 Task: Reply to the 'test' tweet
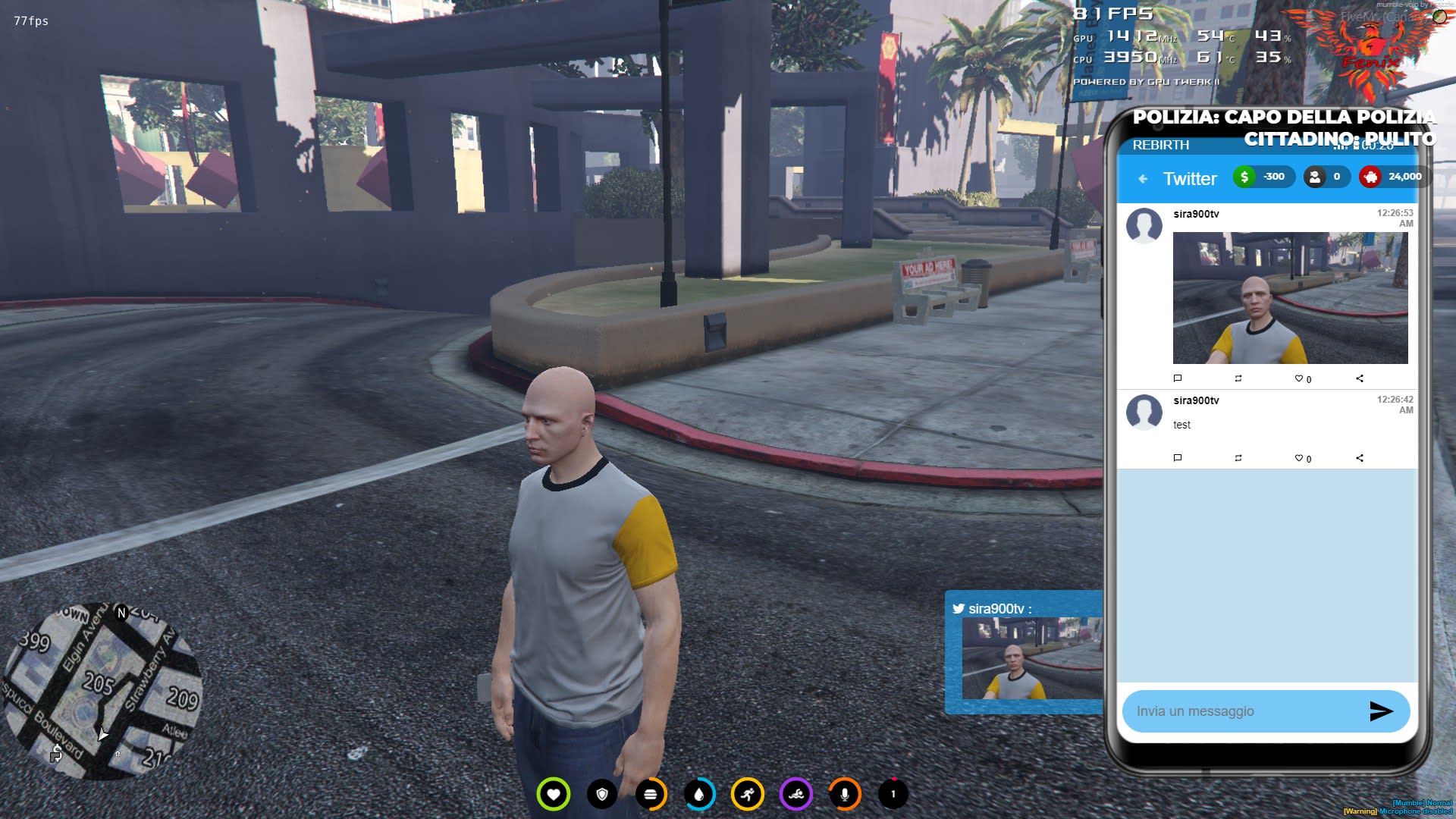1178,458
